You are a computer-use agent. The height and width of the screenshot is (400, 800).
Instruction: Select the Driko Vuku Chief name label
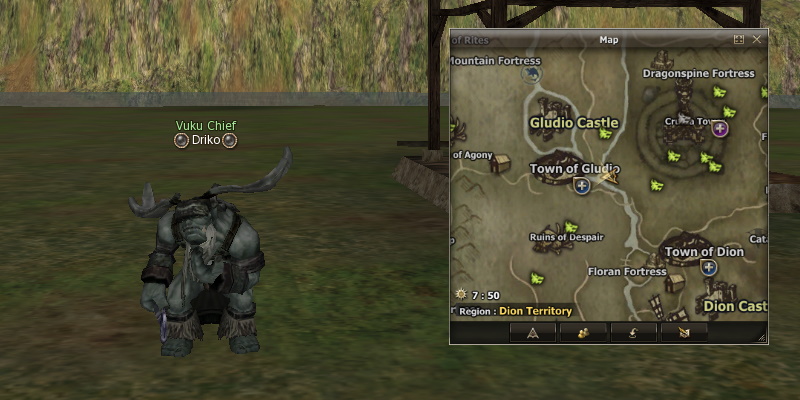tap(205, 140)
